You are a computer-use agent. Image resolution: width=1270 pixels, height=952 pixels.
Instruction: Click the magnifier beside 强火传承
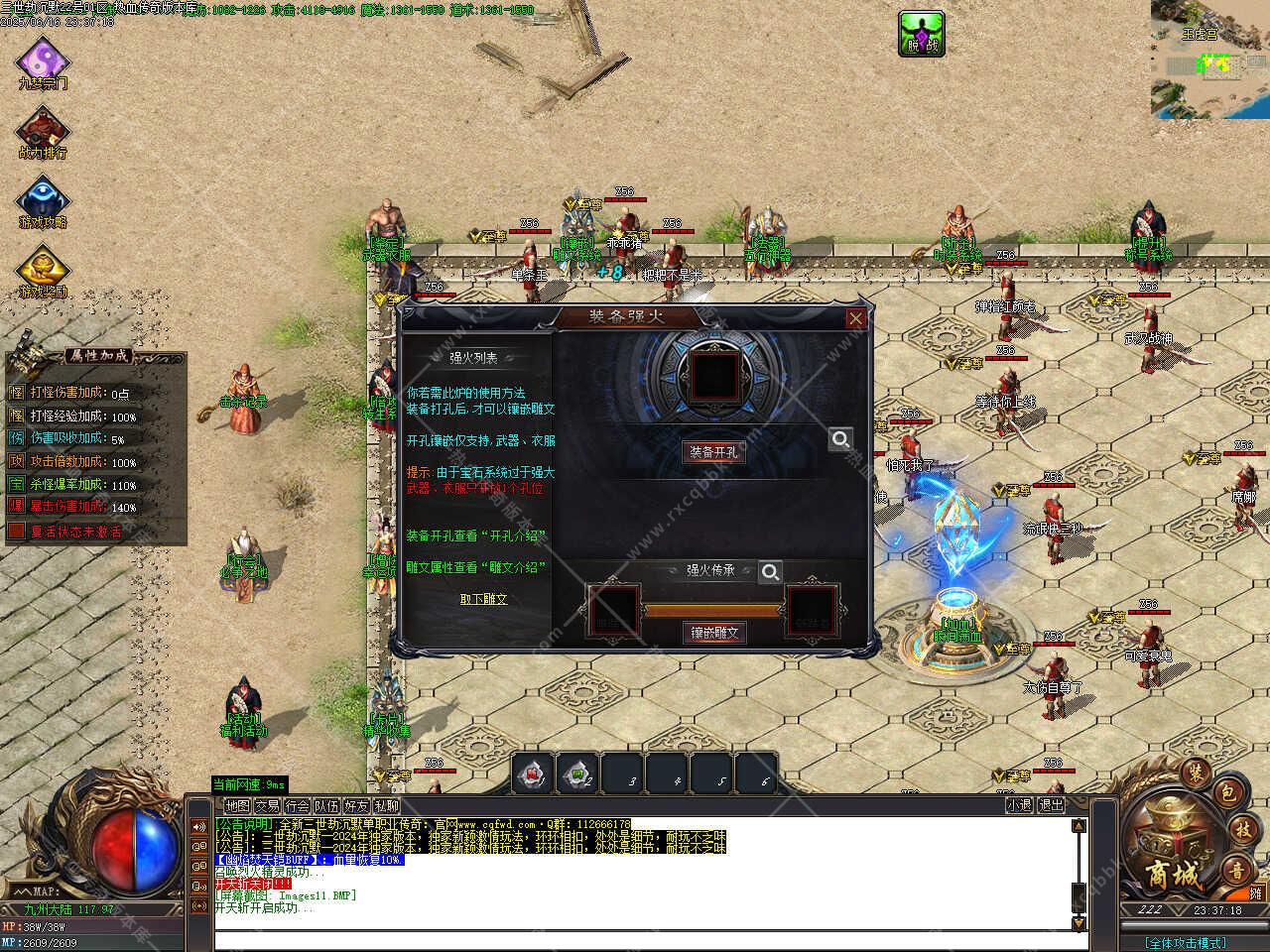coord(770,572)
